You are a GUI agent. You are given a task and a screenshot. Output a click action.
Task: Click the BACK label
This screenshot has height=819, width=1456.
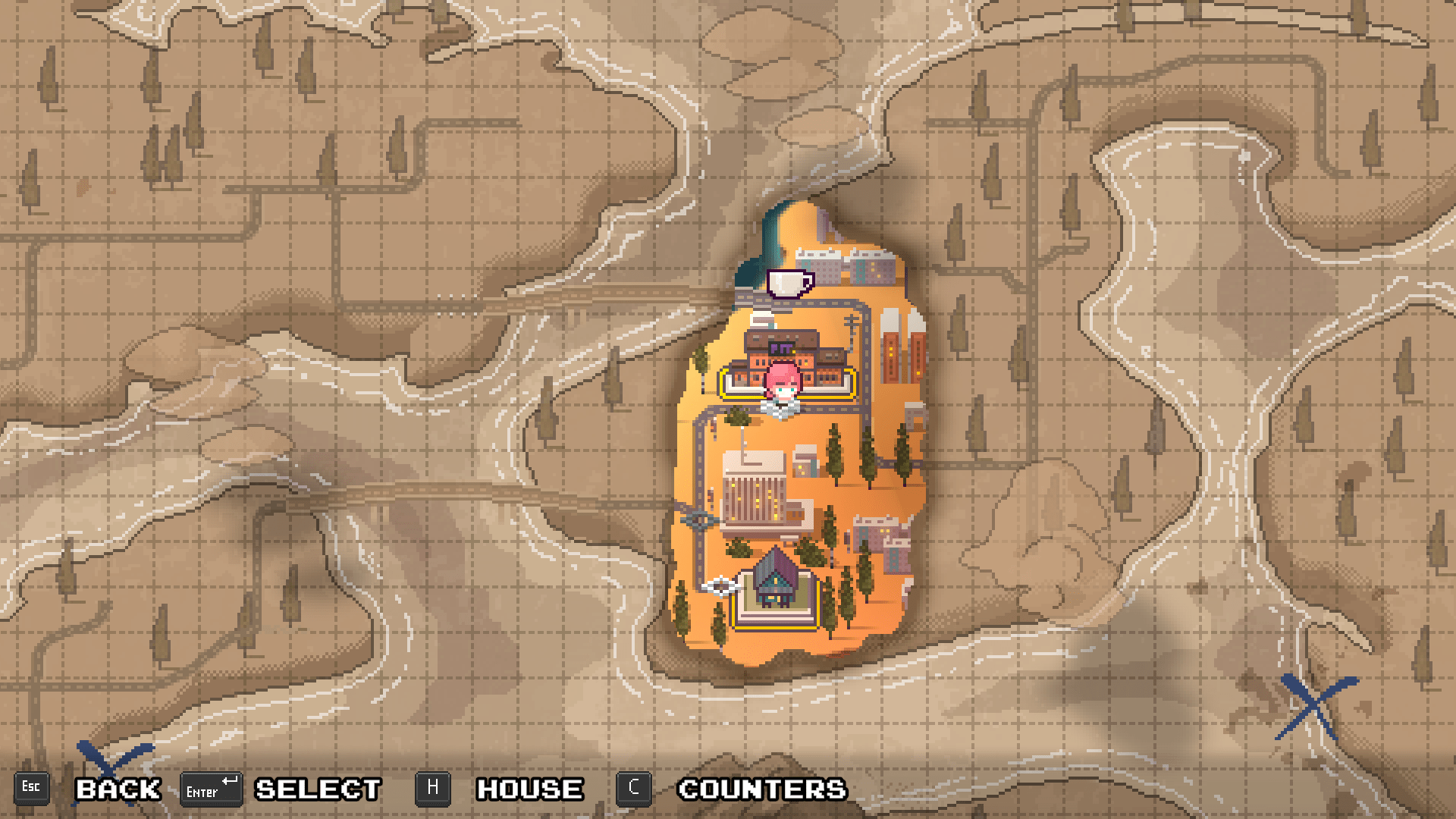pos(118,789)
